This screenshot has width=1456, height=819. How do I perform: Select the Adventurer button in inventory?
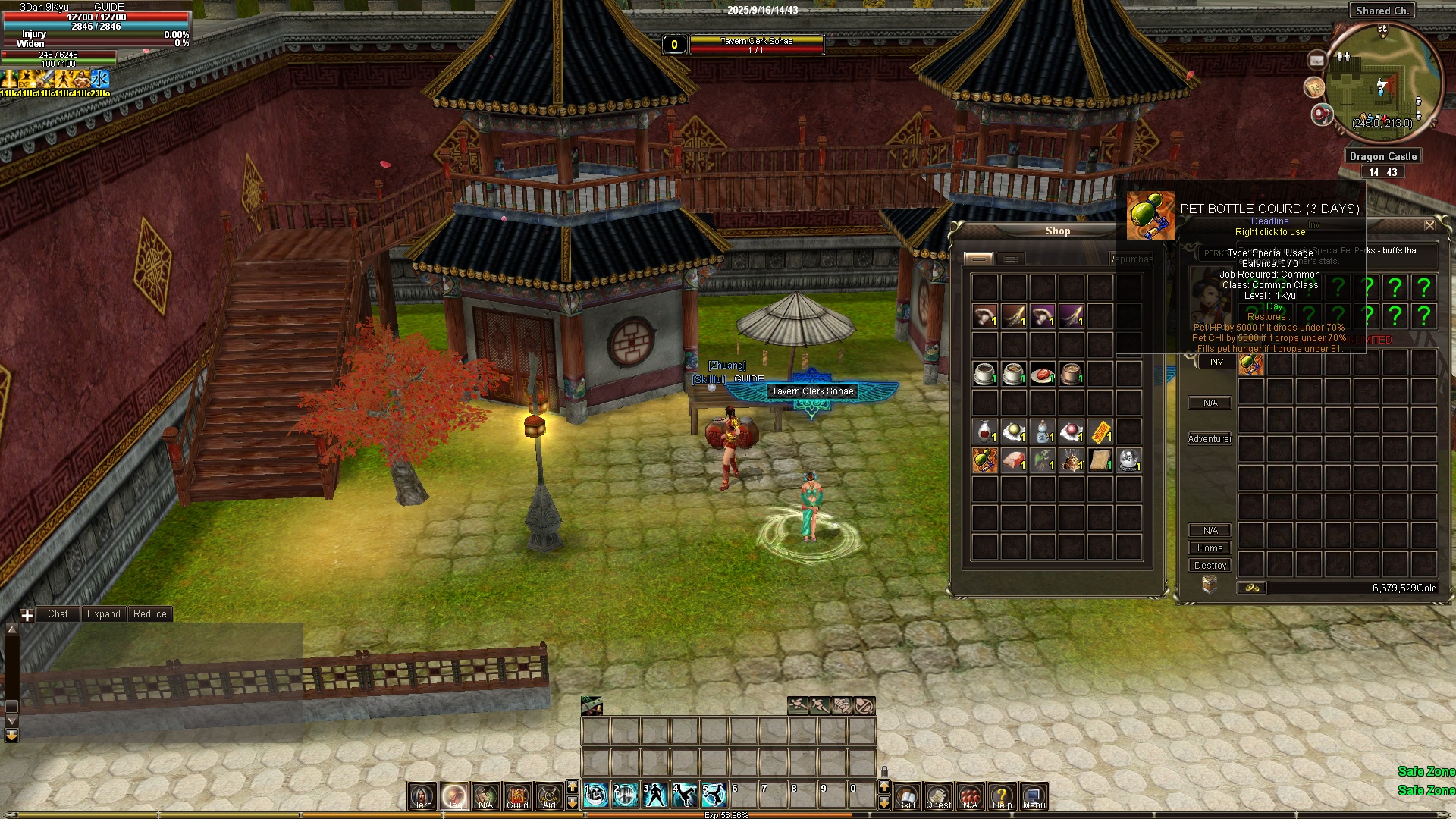click(1210, 439)
